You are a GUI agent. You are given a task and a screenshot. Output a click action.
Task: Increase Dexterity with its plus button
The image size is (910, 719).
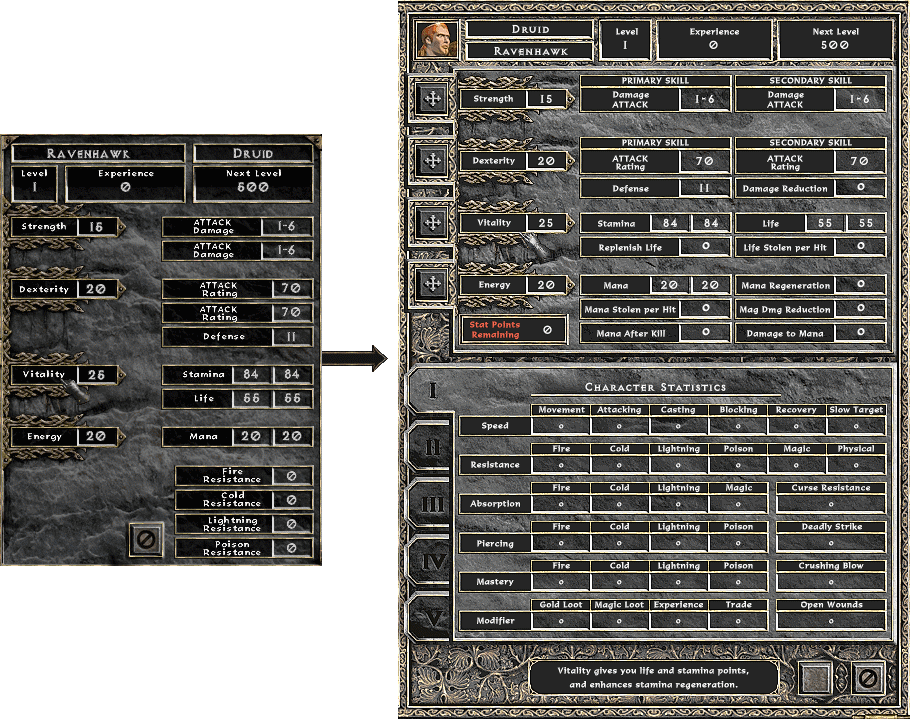[432, 160]
